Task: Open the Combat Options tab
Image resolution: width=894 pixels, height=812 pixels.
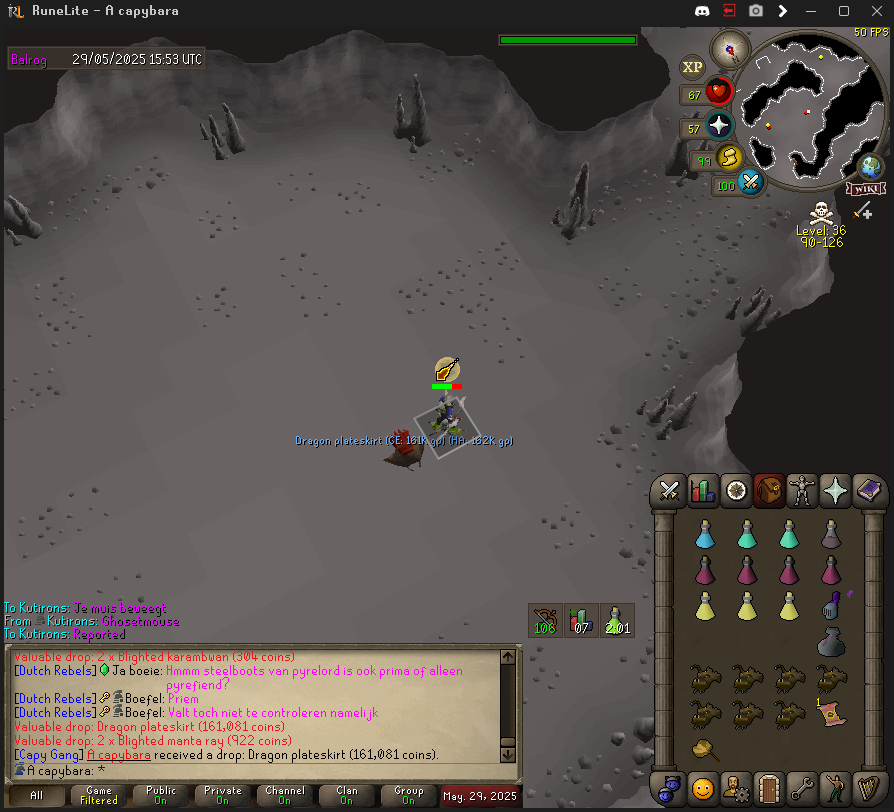Action: click(670, 491)
